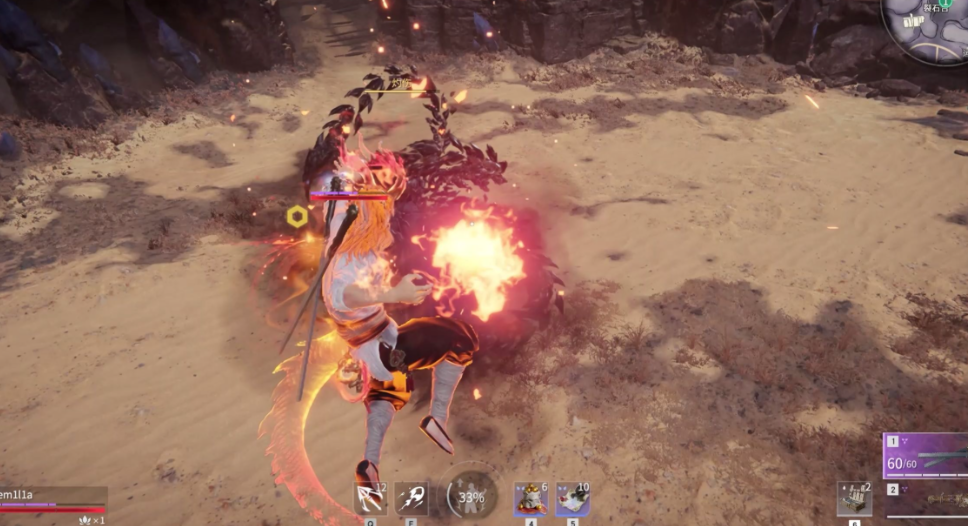Switch to weapon slot 1 with 60/60 ammo
968x526 pixels.
(x=926, y=455)
